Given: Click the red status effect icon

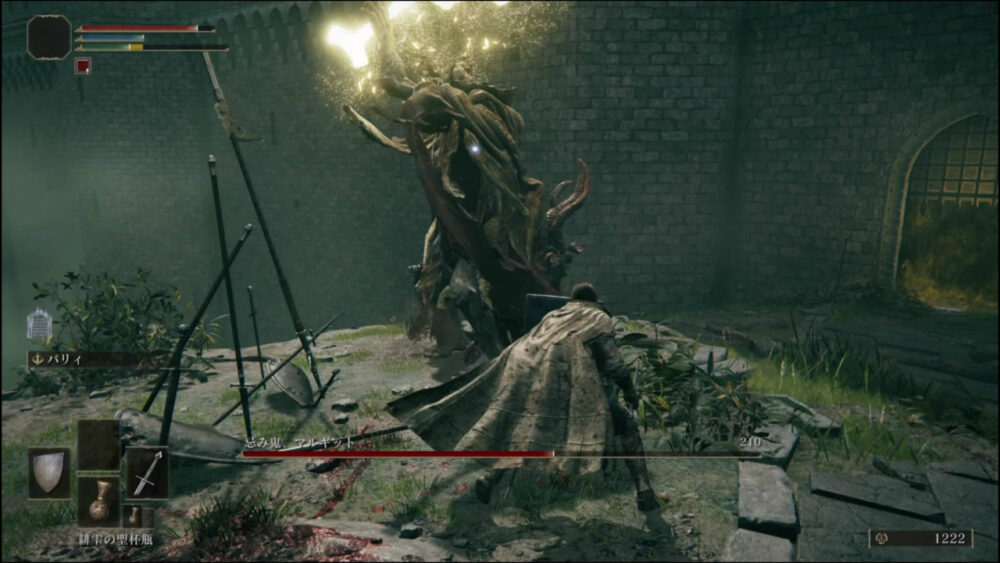Looking at the screenshot, I should click(x=83, y=67).
